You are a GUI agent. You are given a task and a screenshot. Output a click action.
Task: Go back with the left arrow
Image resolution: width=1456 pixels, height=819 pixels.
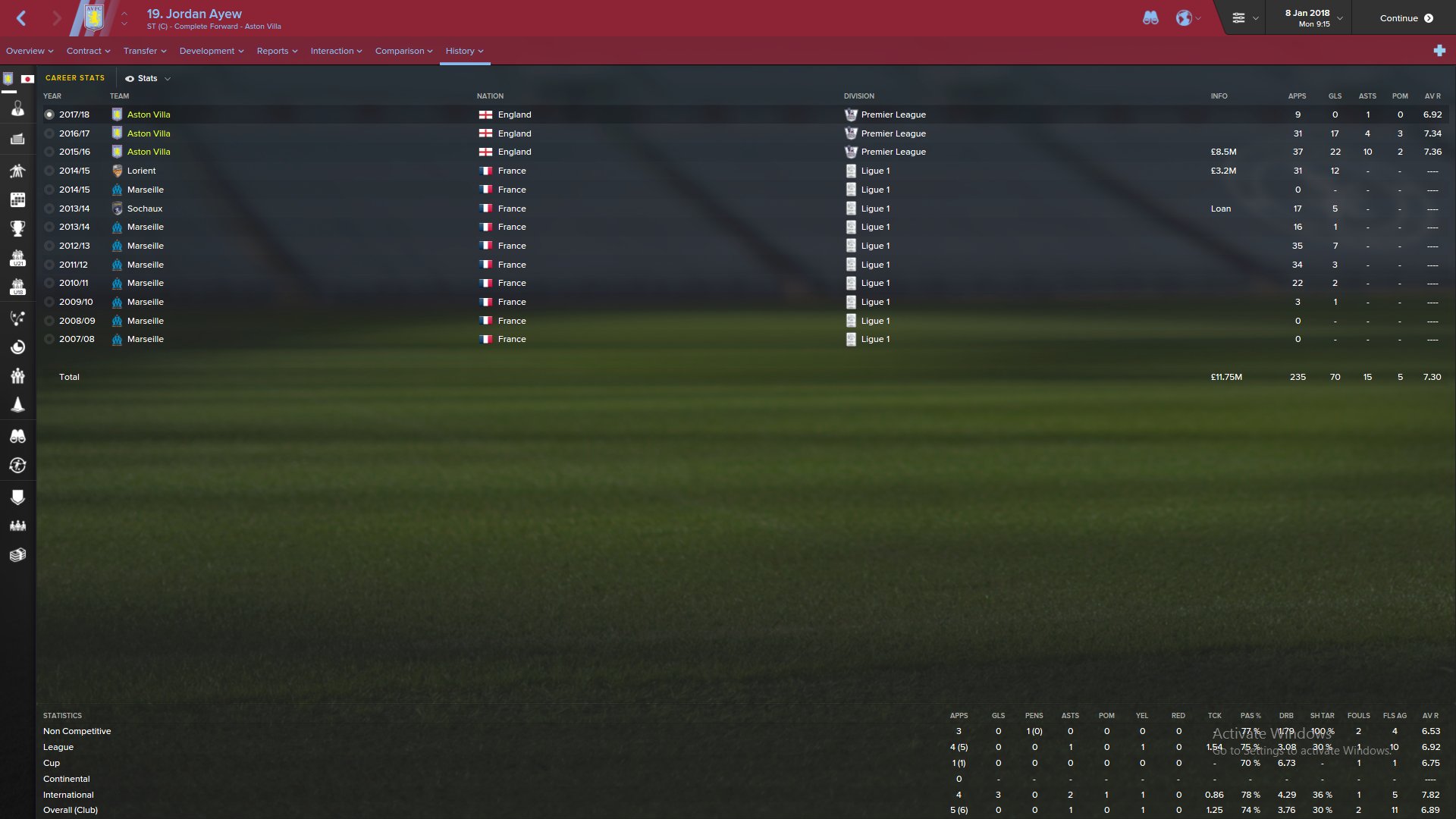pyautogui.click(x=21, y=18)
